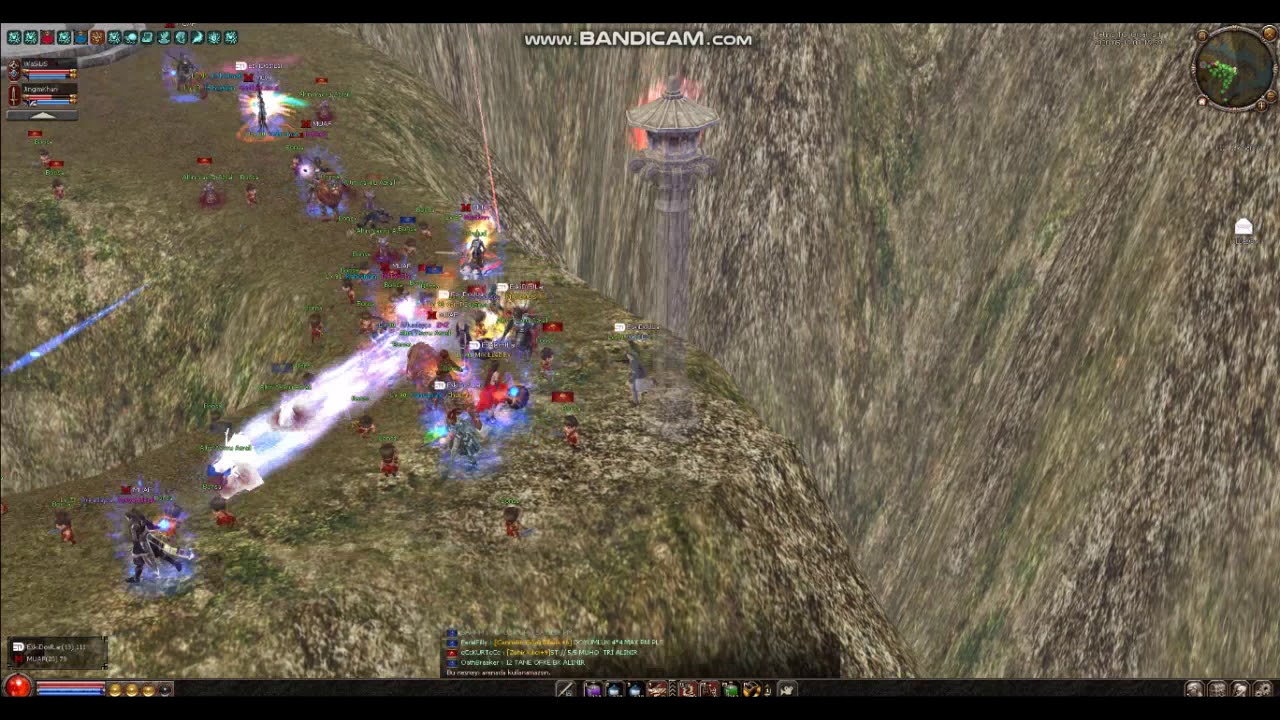
Task: Open the leftmost bottom-right taskbar button
Action: (1194, 689)
